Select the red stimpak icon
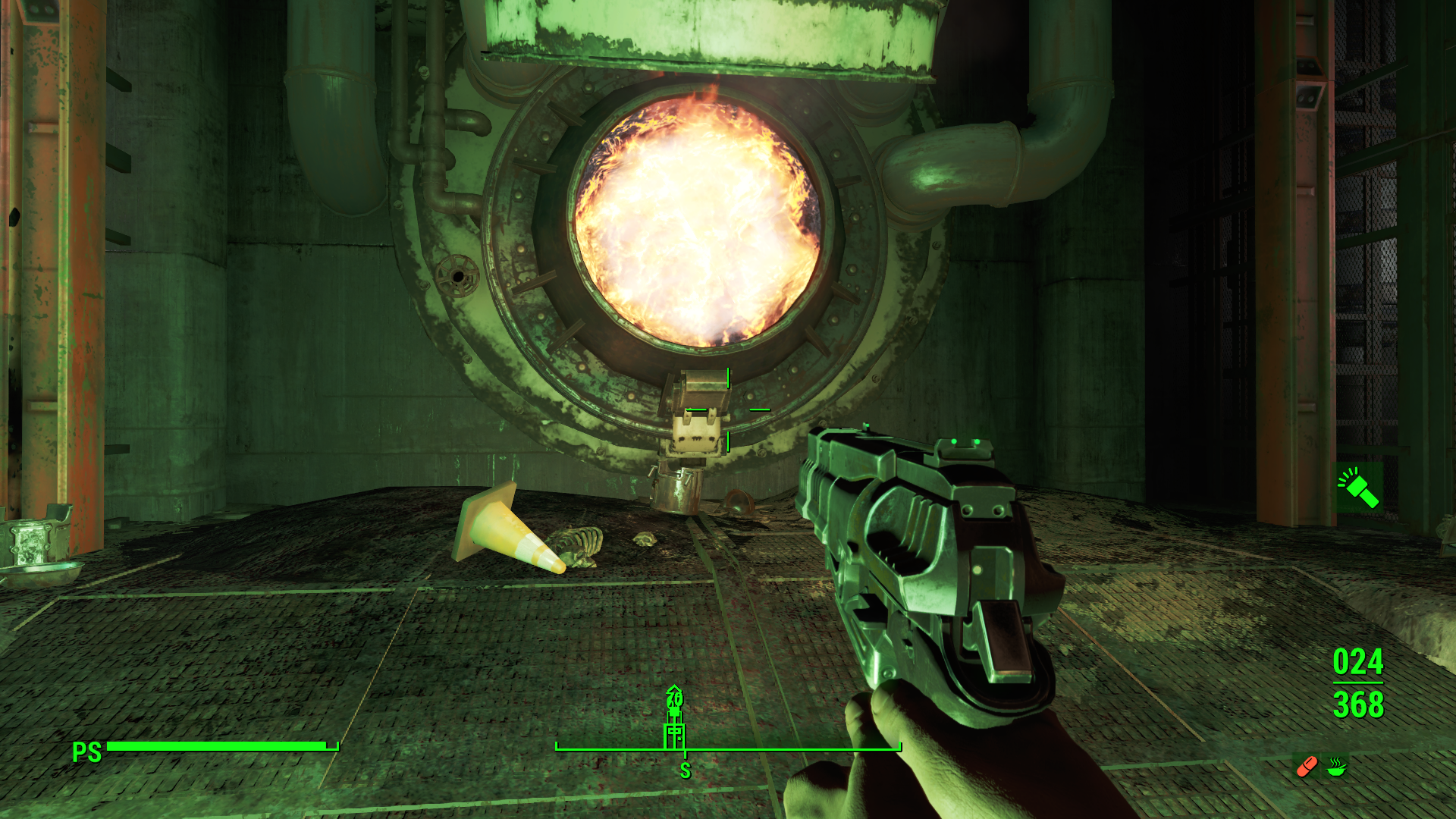The image size is (1456, 819). point(1307,767)
